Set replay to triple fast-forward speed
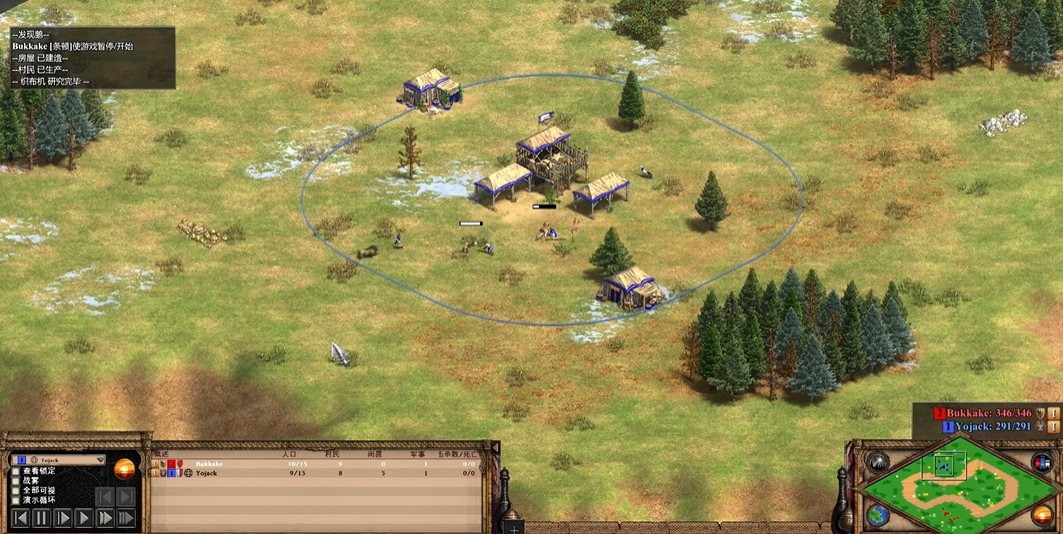Viewport: 1063px width, 534px height. tap(126, 518)
